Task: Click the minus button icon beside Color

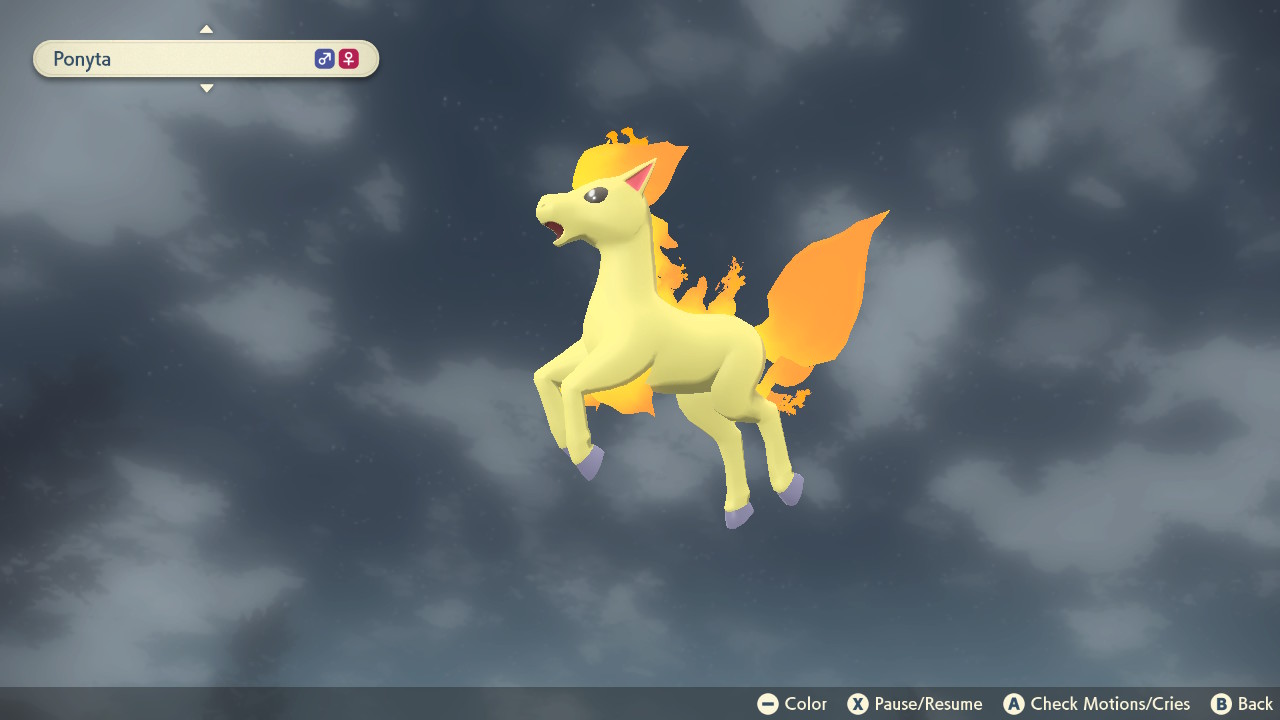Action: click(767, 703)
